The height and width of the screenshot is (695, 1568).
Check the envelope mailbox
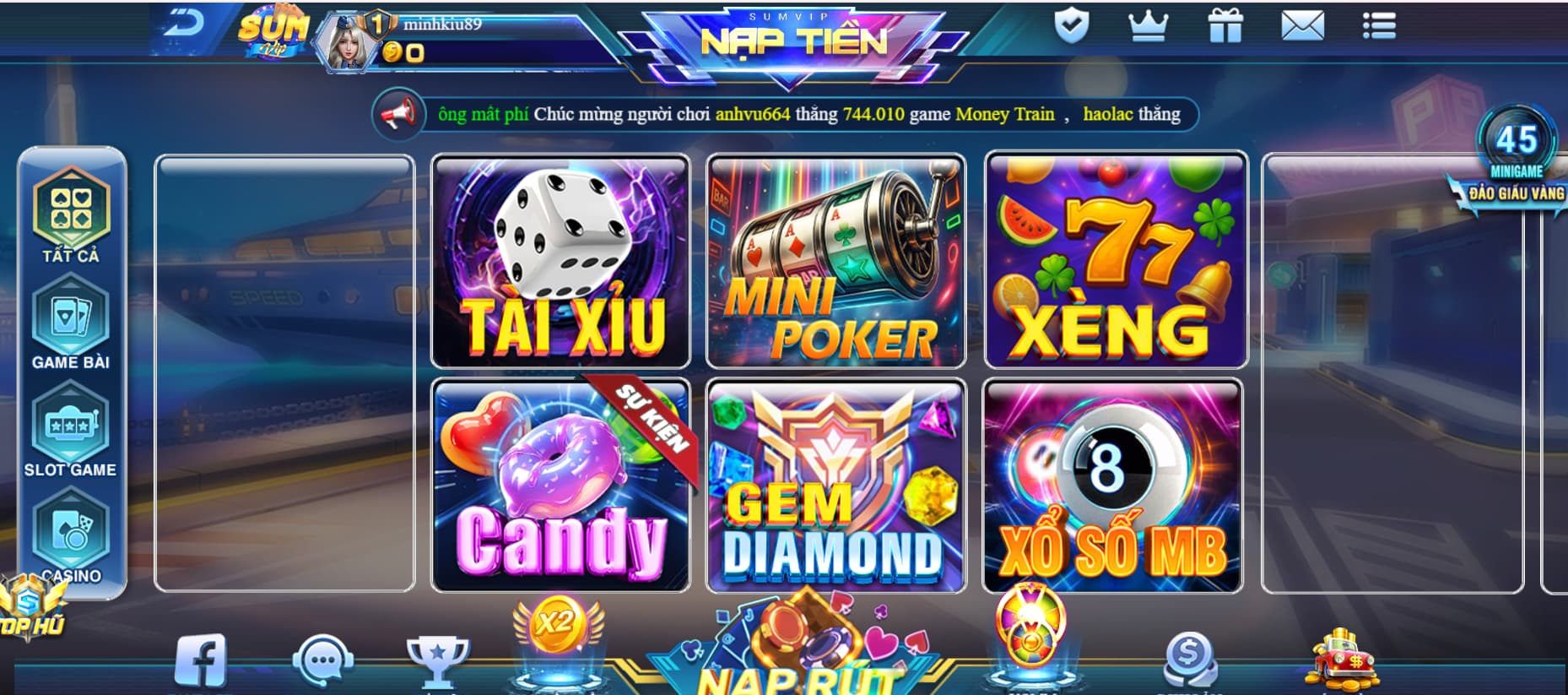click(x=1302, y=26)
